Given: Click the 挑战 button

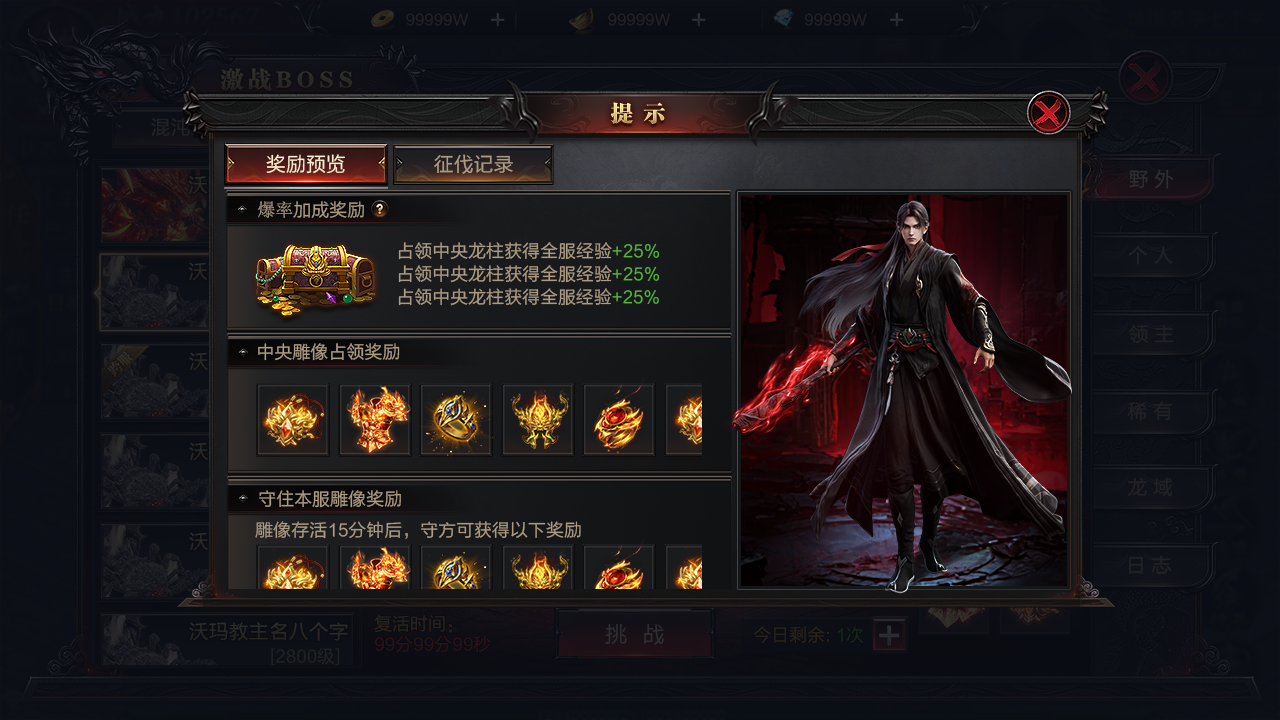Looking at the screenshot, I should 634,635.
